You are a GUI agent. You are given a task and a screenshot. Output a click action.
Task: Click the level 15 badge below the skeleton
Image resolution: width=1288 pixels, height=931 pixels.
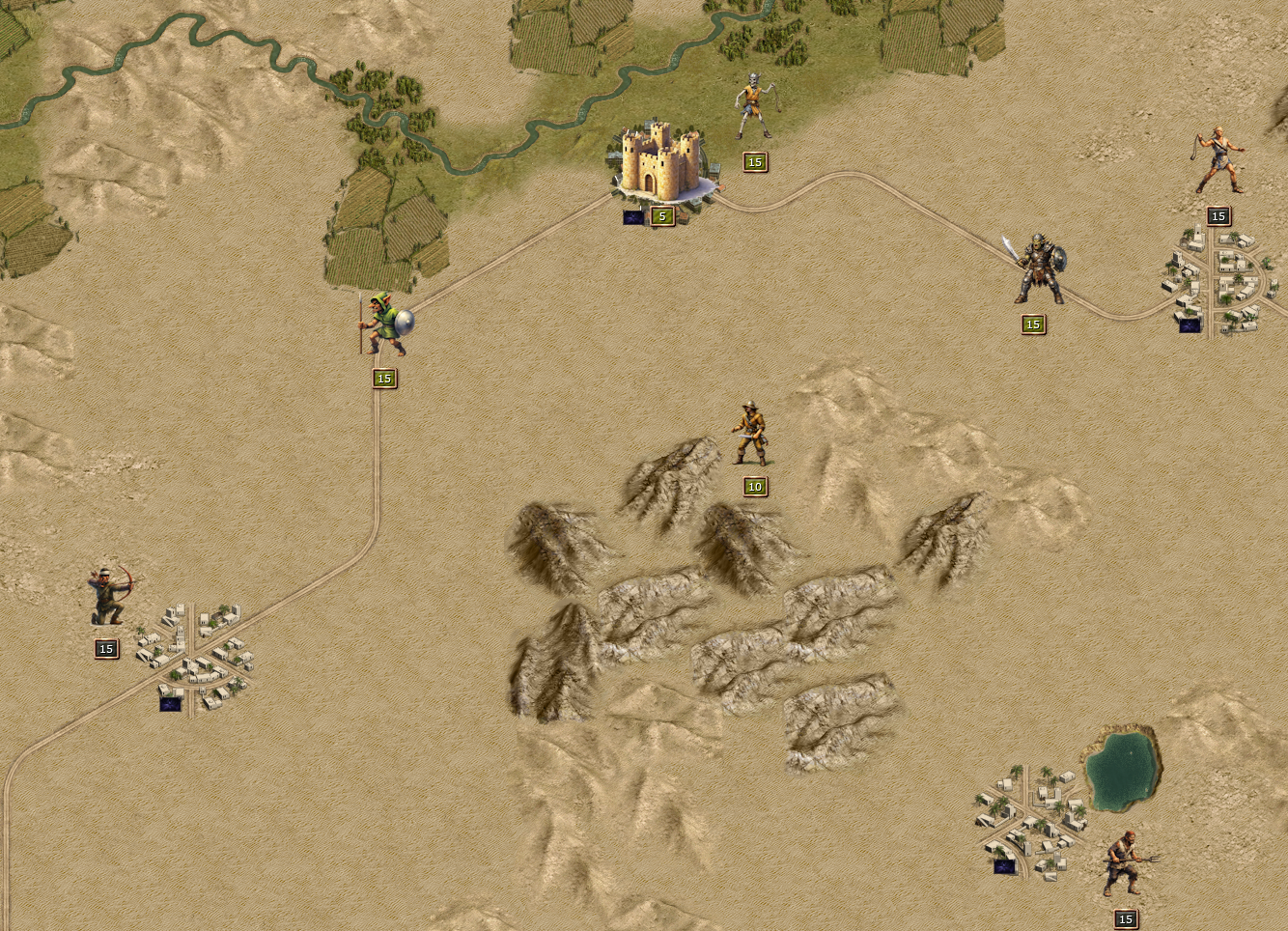click(x=753, y=162)
